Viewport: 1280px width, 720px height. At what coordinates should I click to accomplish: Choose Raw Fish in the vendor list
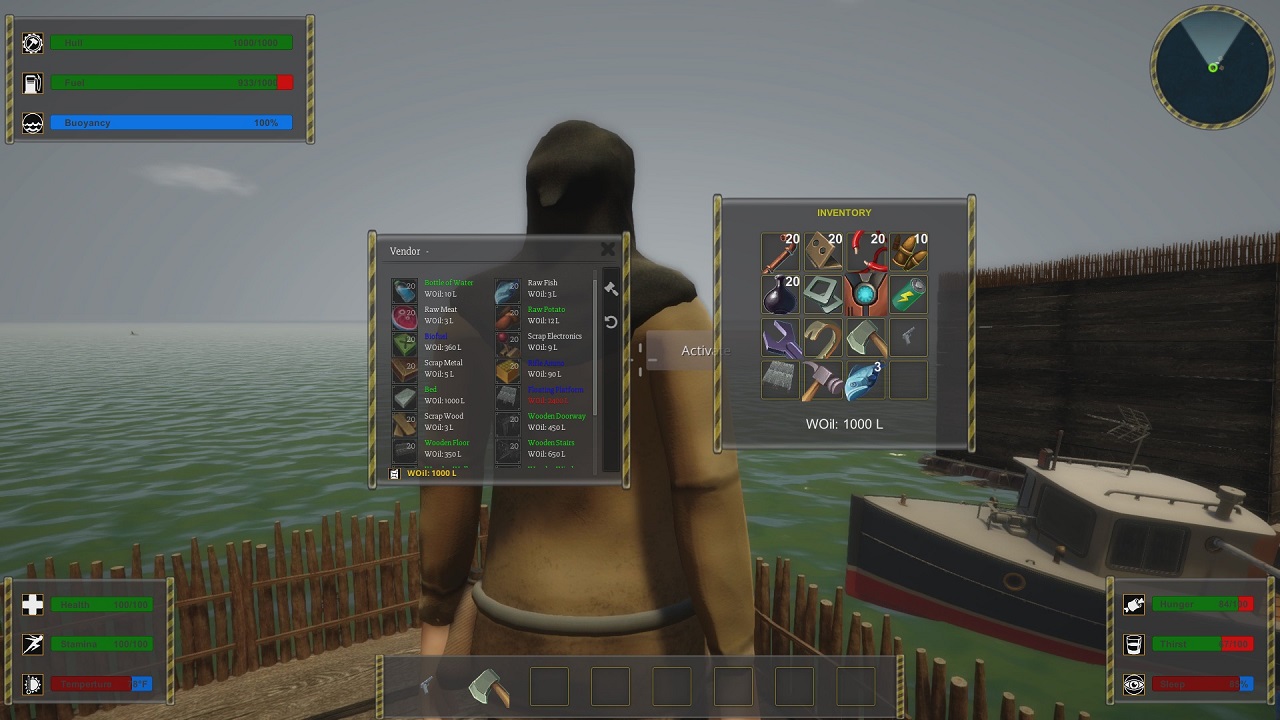508,290
